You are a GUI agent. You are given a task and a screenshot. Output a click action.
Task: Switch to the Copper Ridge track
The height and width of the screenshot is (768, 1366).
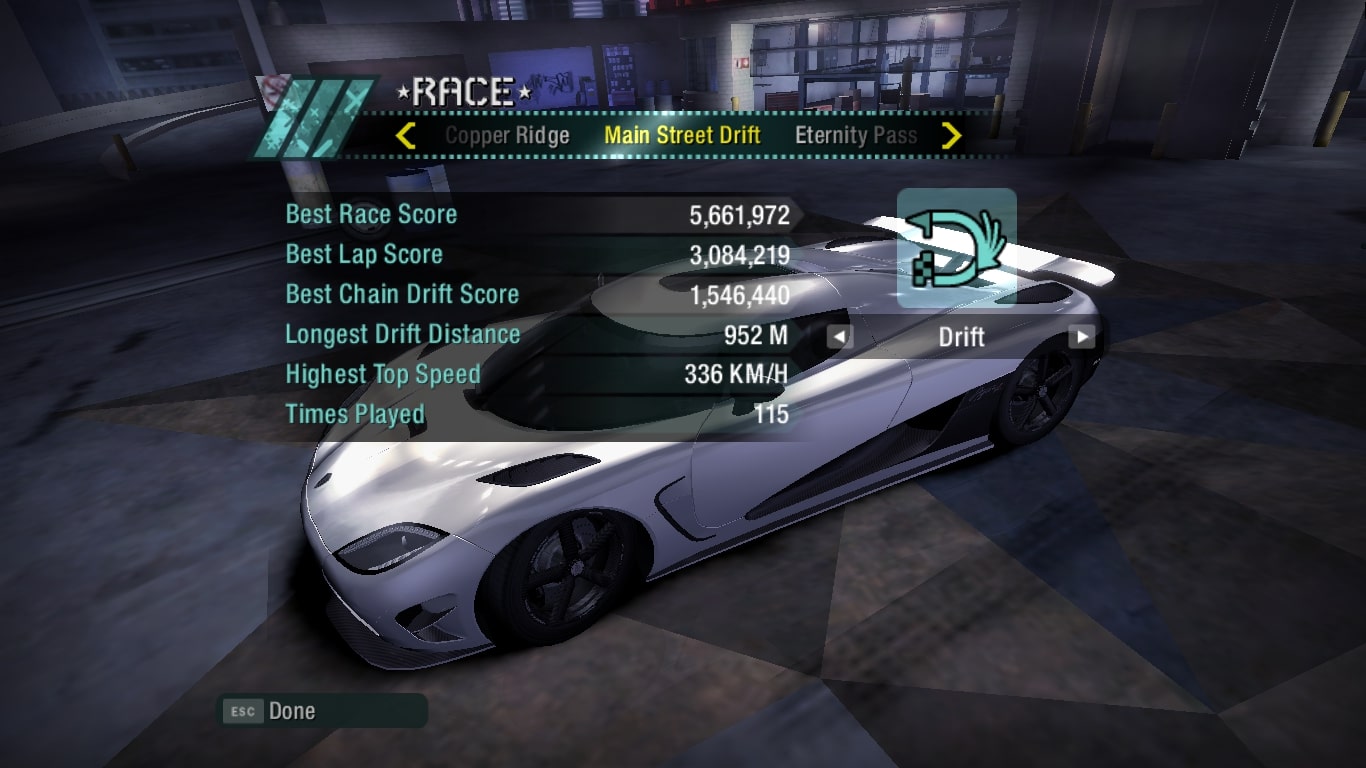507,136
